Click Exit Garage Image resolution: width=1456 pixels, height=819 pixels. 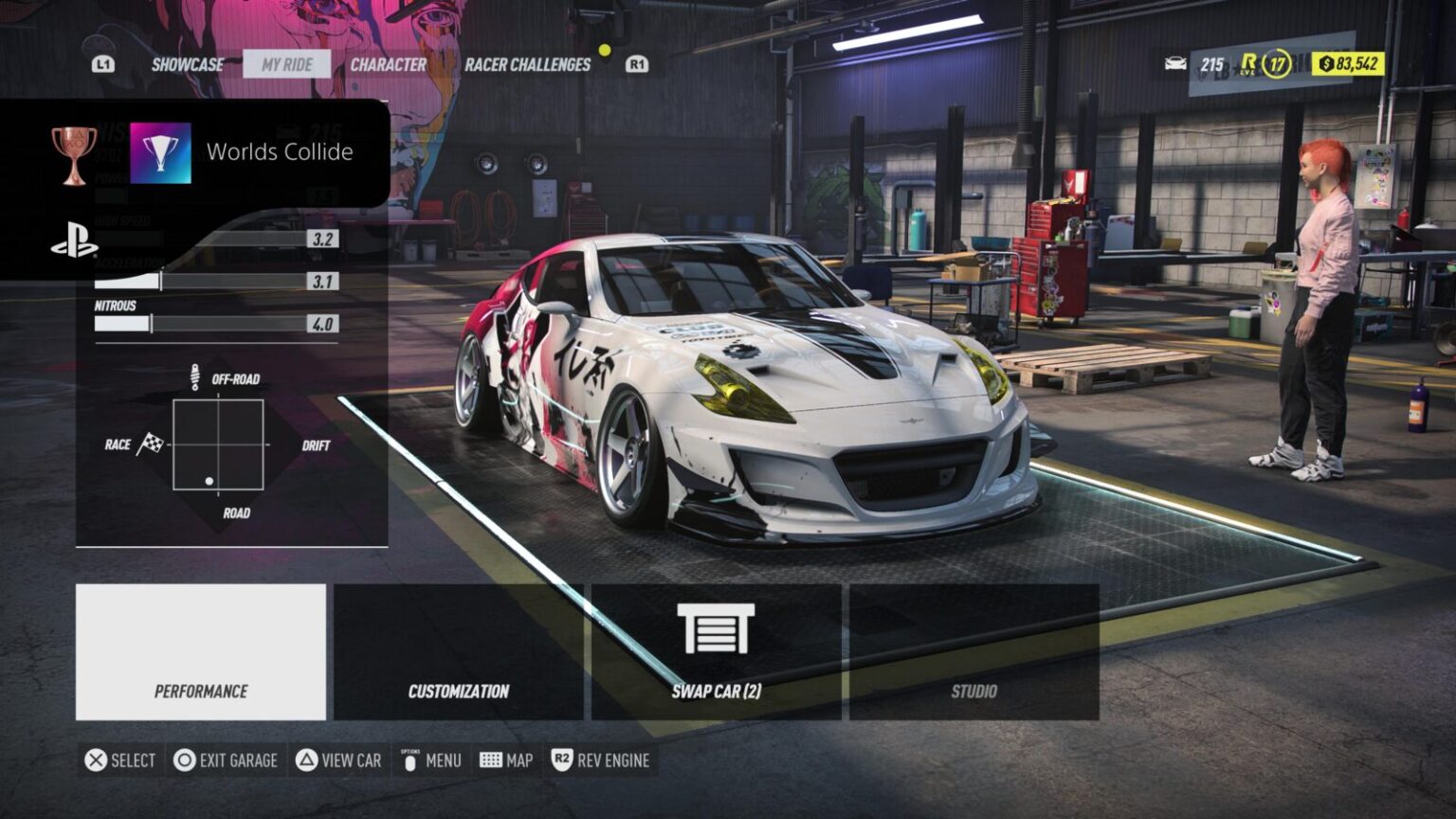[x=182, y=760]
